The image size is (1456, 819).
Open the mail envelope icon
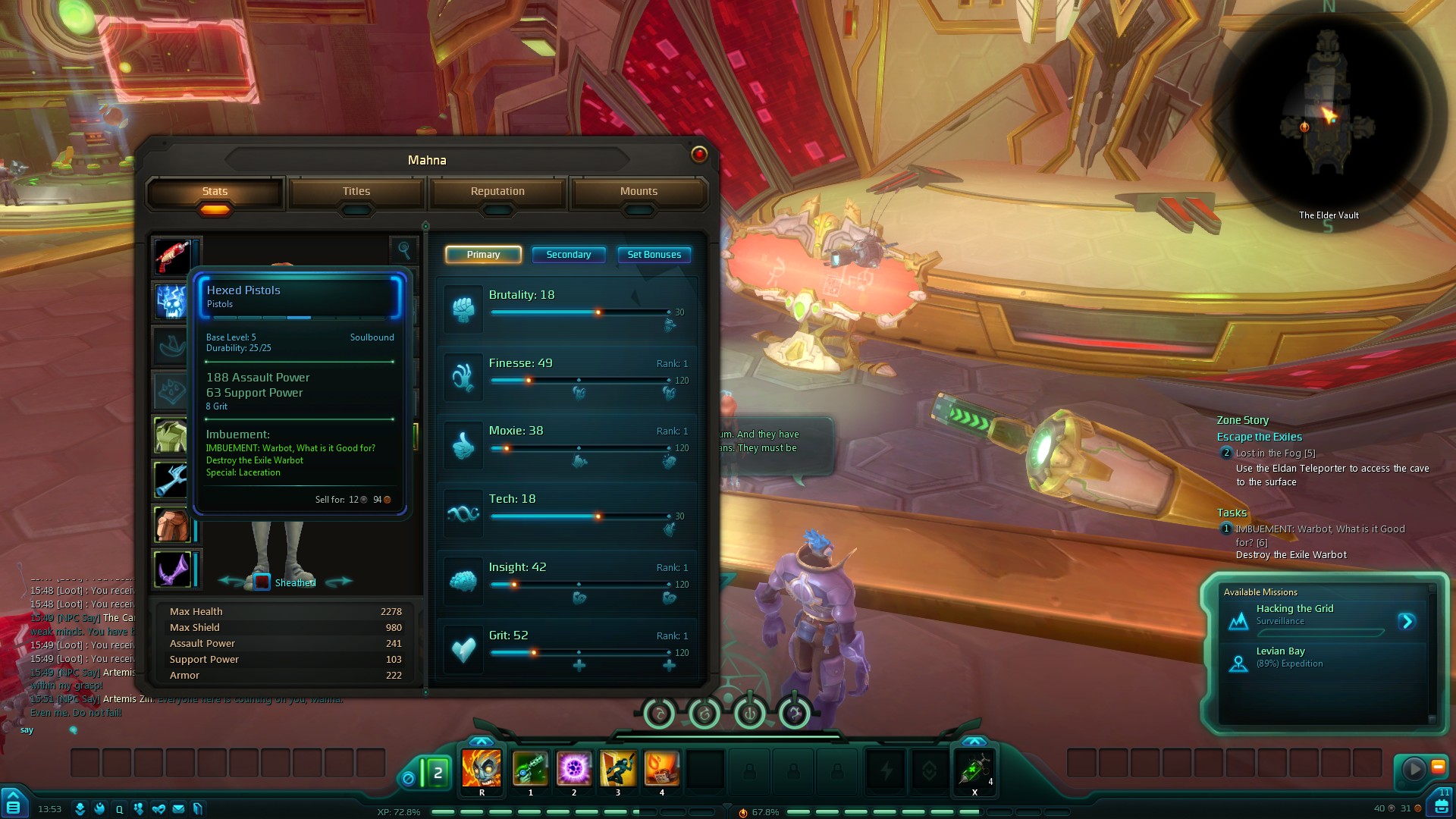pos(178,809)
